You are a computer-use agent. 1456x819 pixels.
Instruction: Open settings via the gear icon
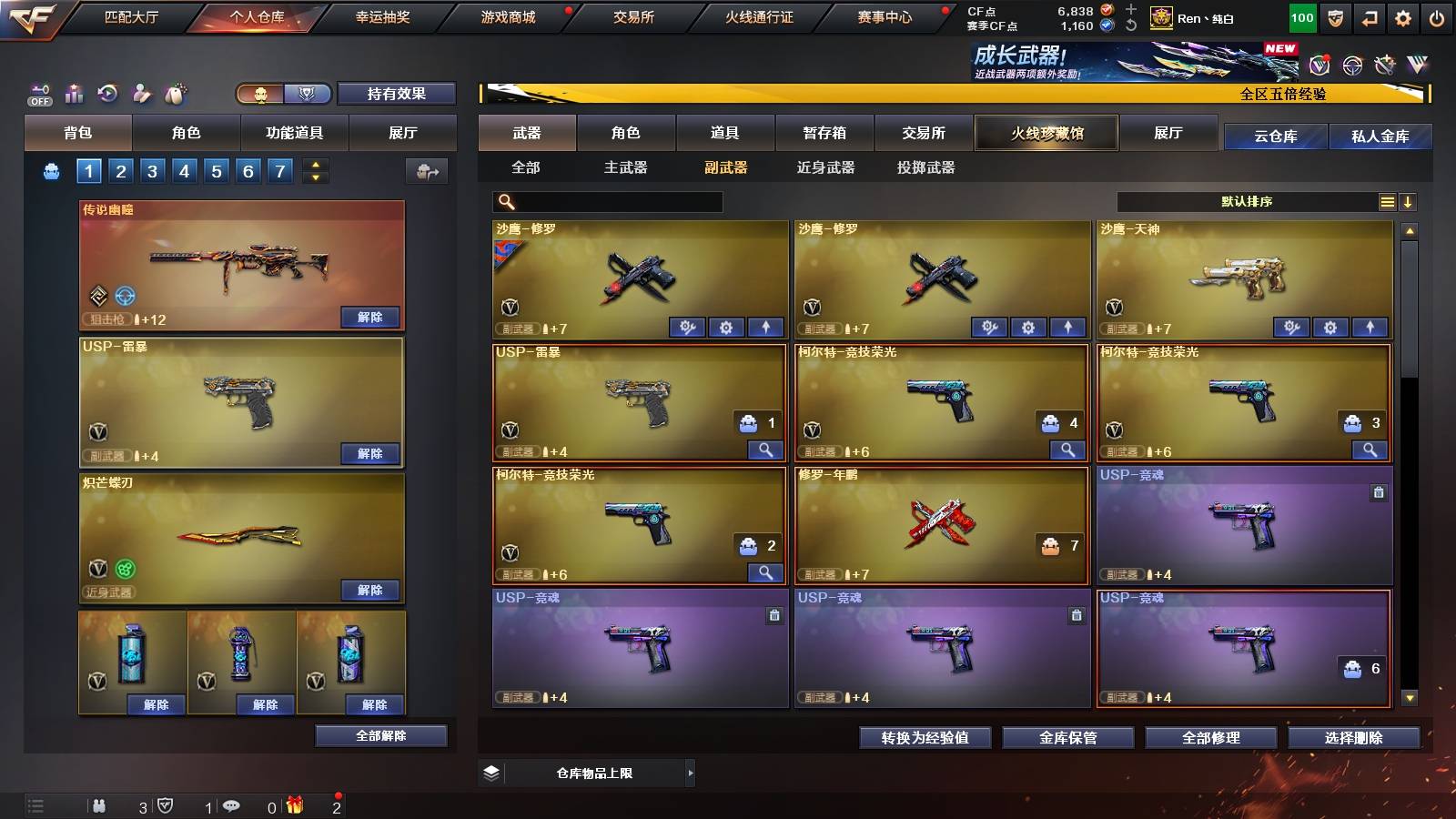1402,15
